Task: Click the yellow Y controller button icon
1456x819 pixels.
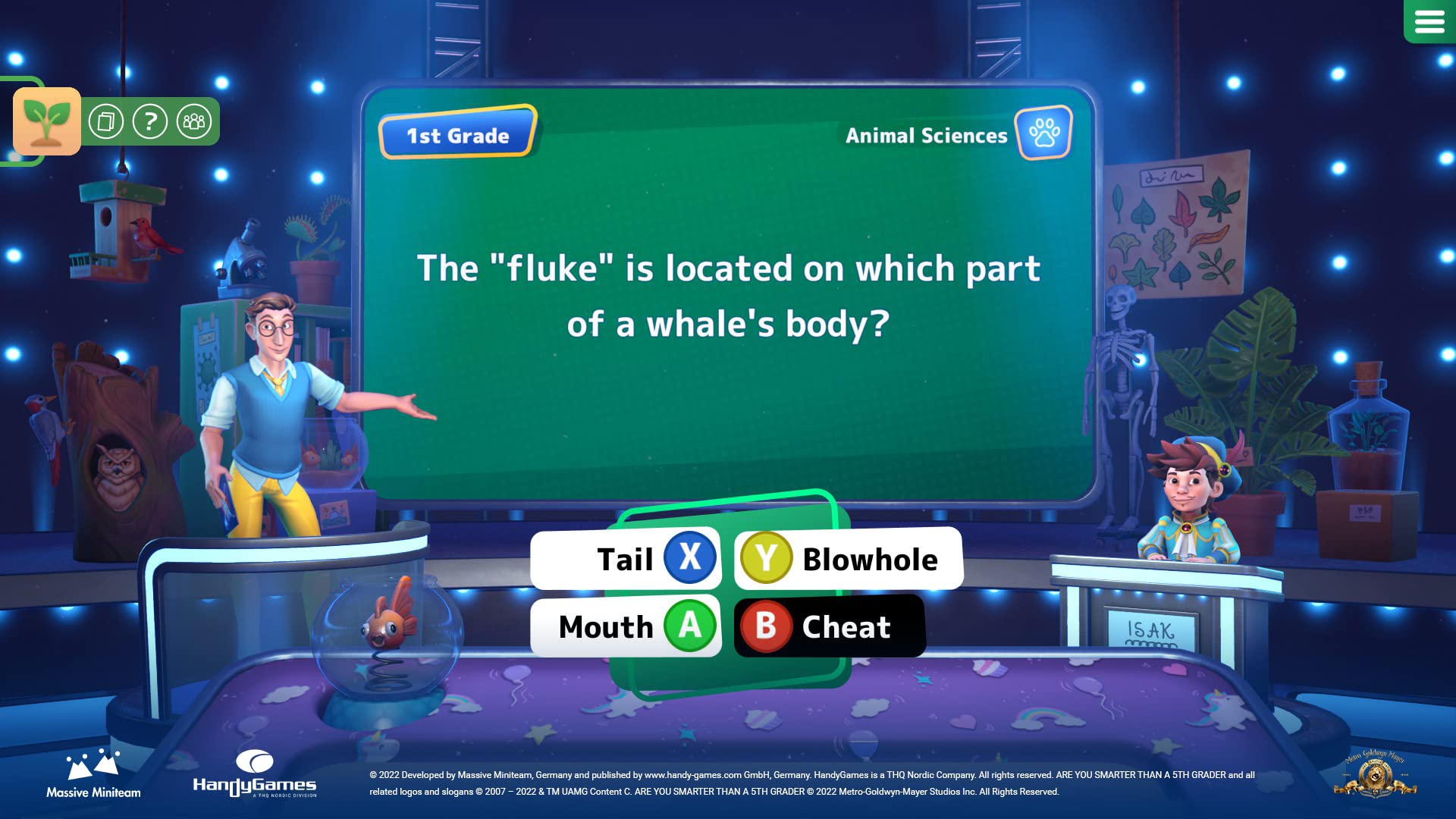Action: click(768, 558)
